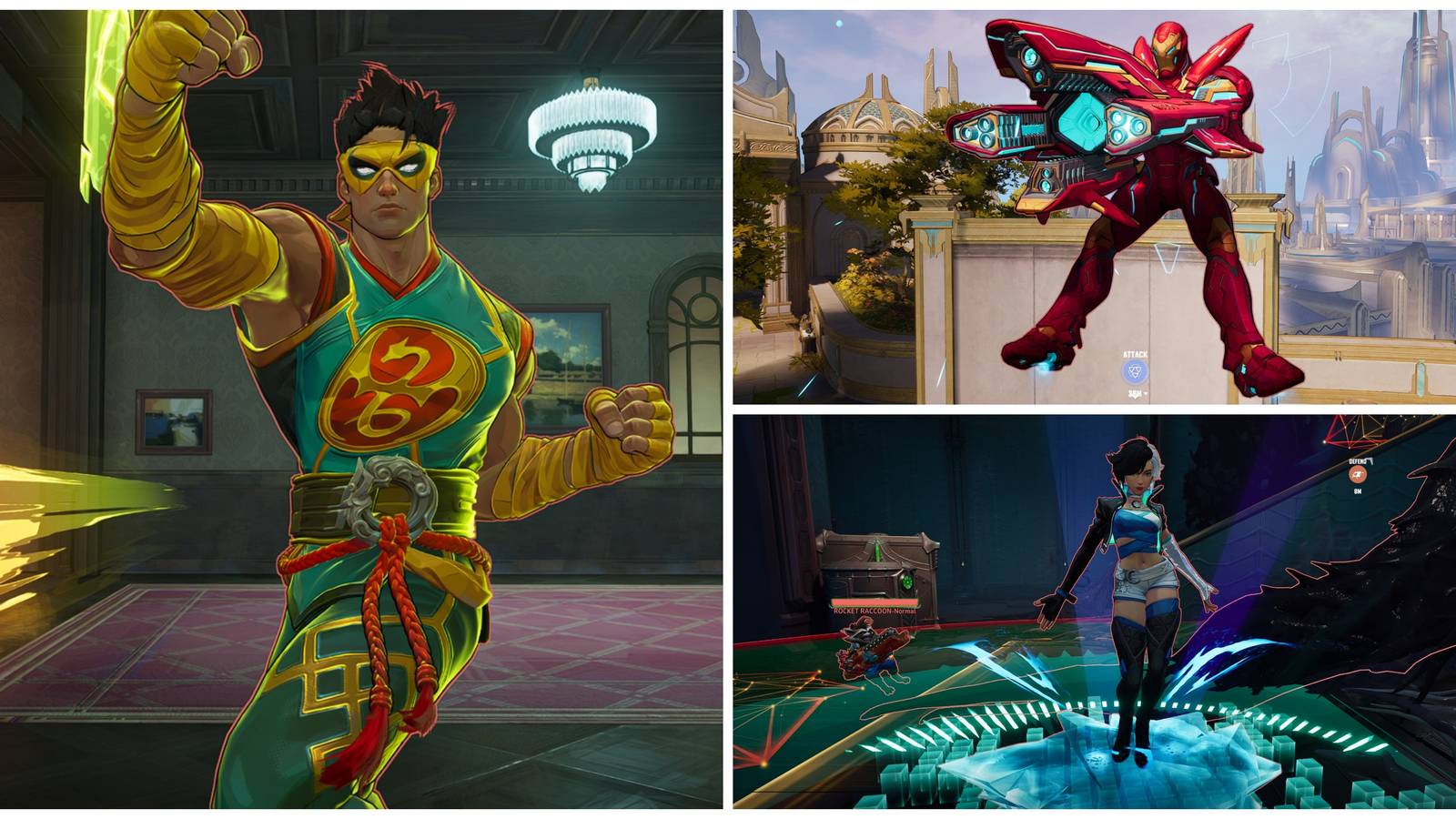This screenshot has height=819, width=1456.
Task: Click the green glowing indicator on the crate
Action: tap(907, 581)
